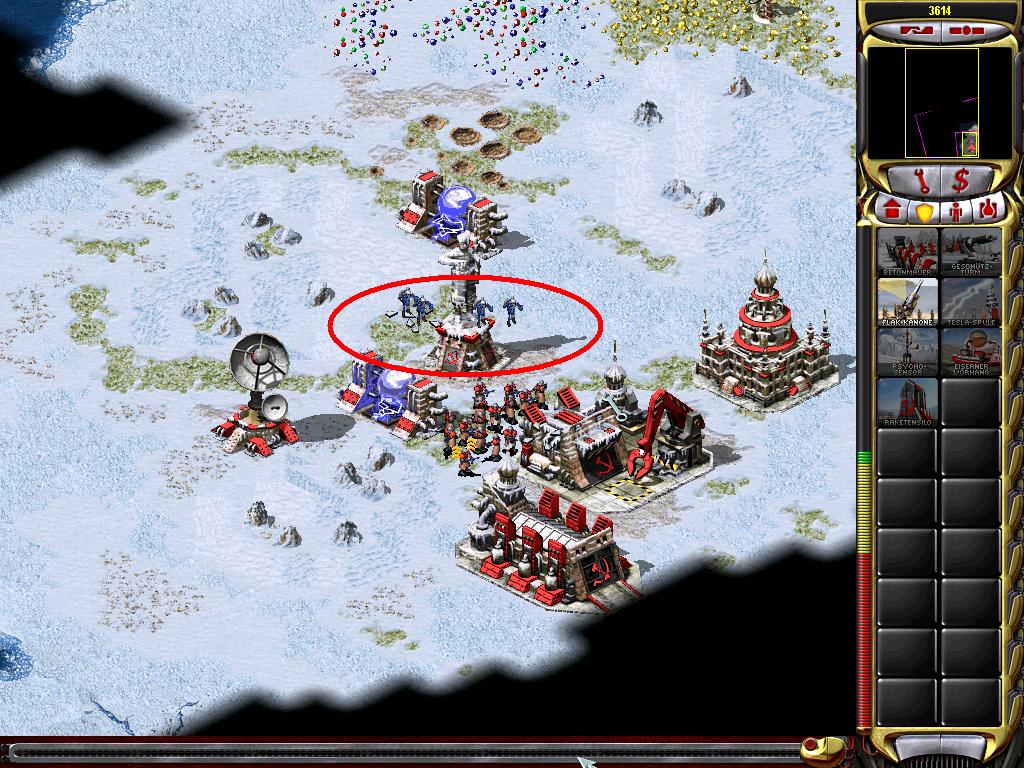Queue a Tesla-Spule defense
Image resolution: width=1024 pixels, height=768 pixels.
pyautogui.click(x=970, y=302)
